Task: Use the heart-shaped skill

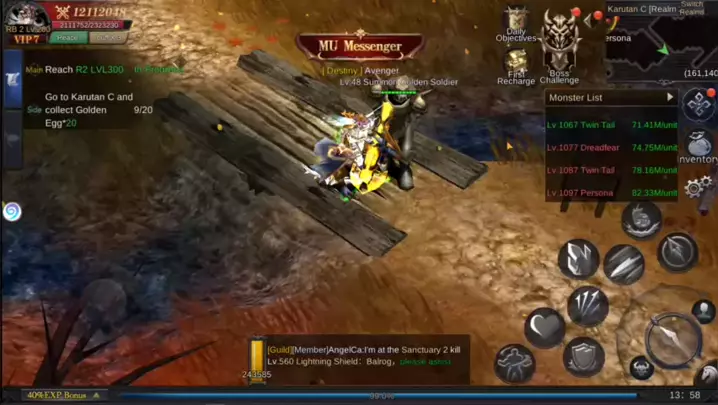Action: click(545, 327)
